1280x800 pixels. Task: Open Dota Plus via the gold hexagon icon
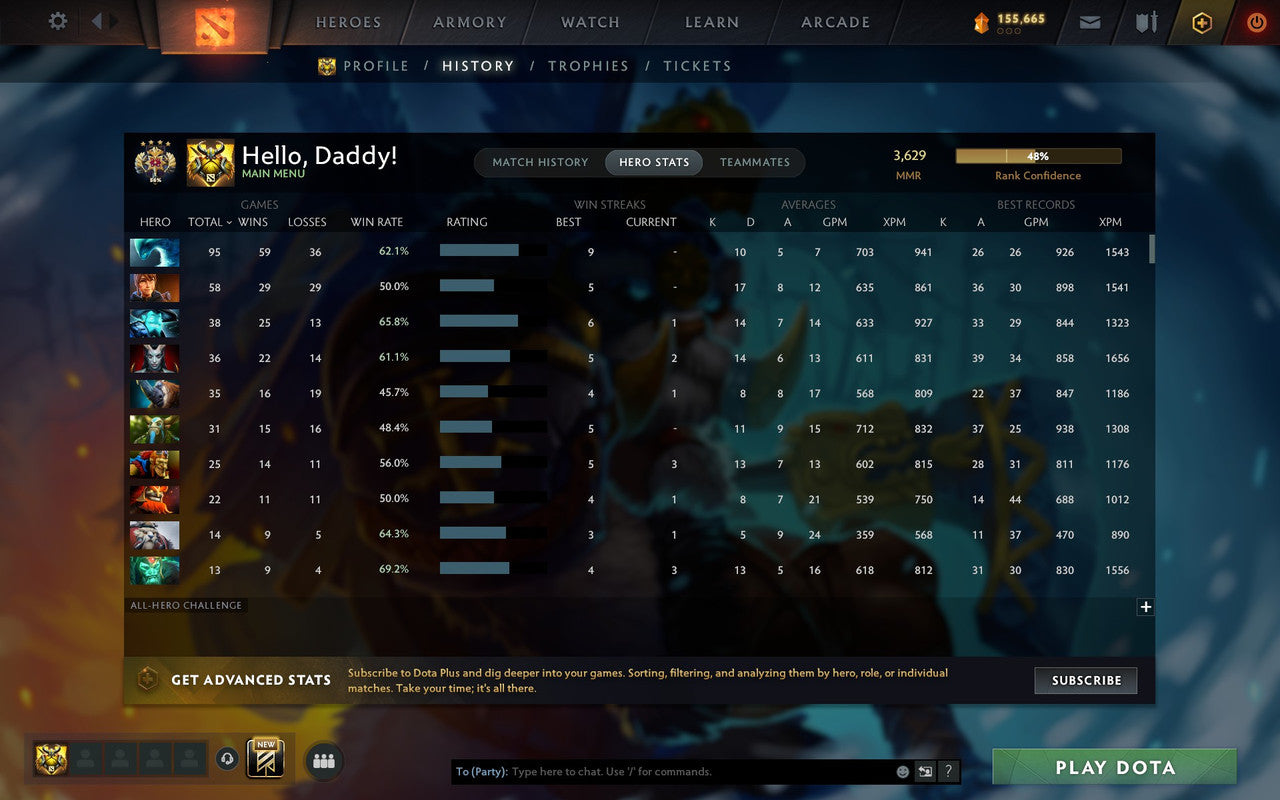1201,22
